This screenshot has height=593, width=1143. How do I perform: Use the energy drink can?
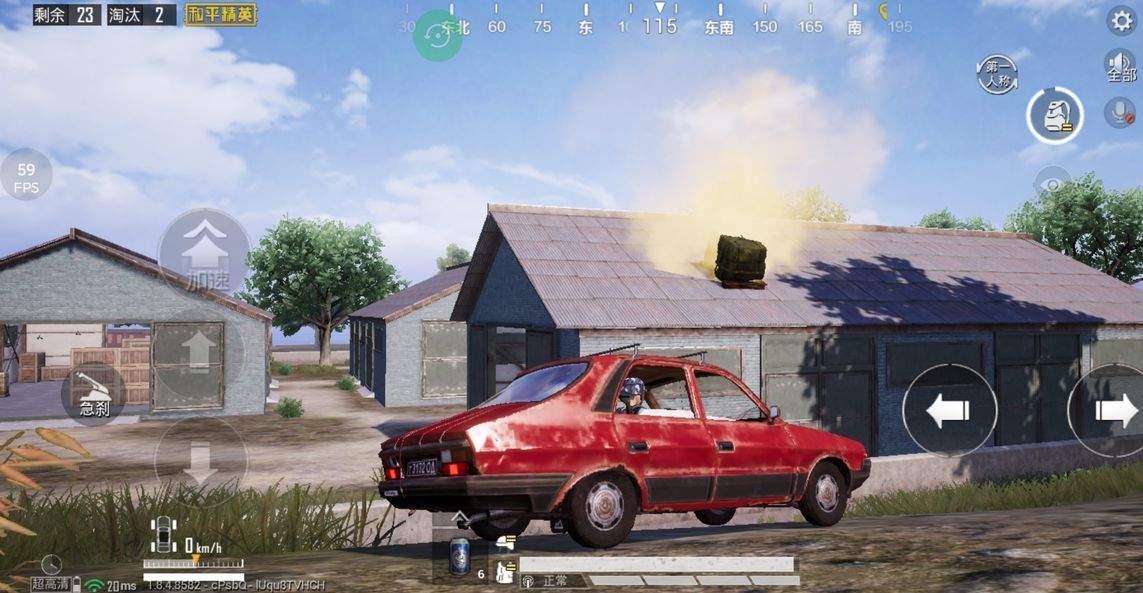459,556
